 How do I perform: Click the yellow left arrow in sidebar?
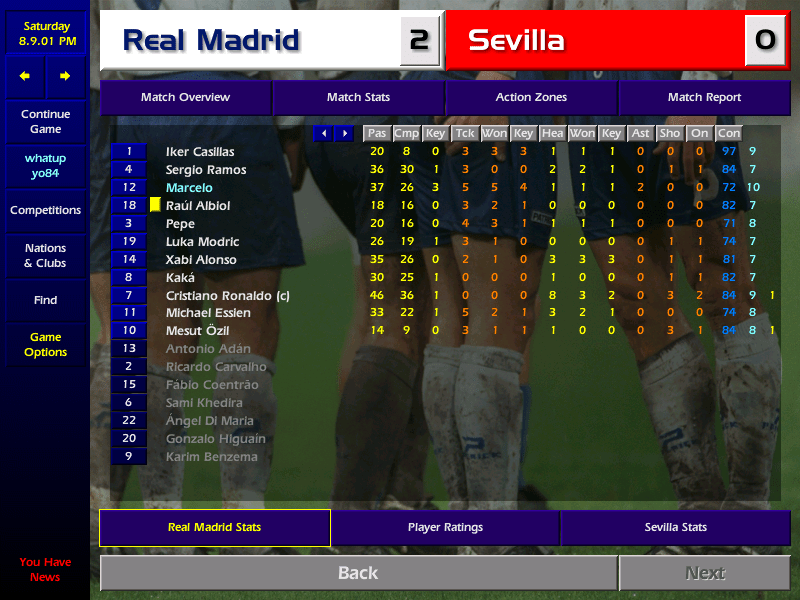point(25,76)
